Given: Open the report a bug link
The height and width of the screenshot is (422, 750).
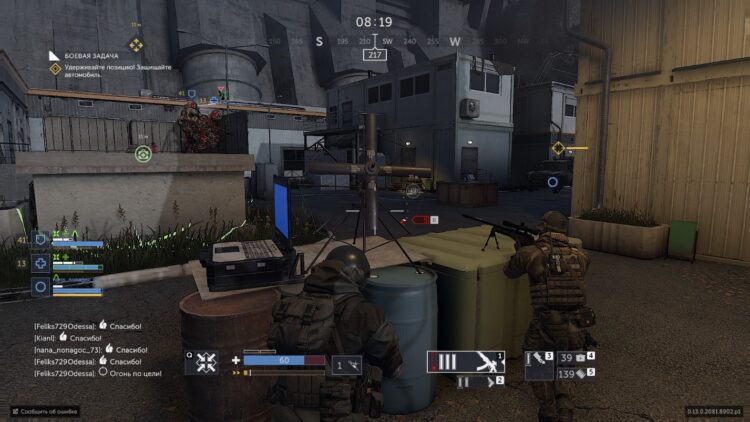Looking at the screenshot, I should pyautogui.click(x=45, y=411).
